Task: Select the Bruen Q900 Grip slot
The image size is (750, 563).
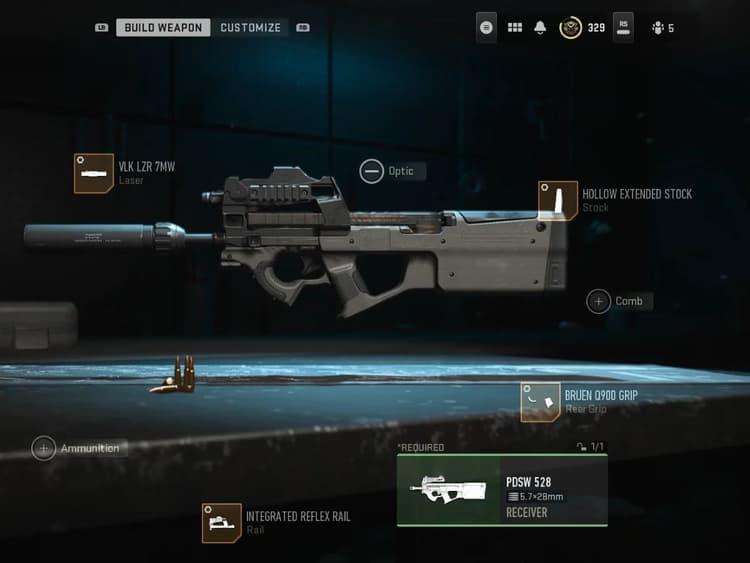Action: [x=540, y=402]
